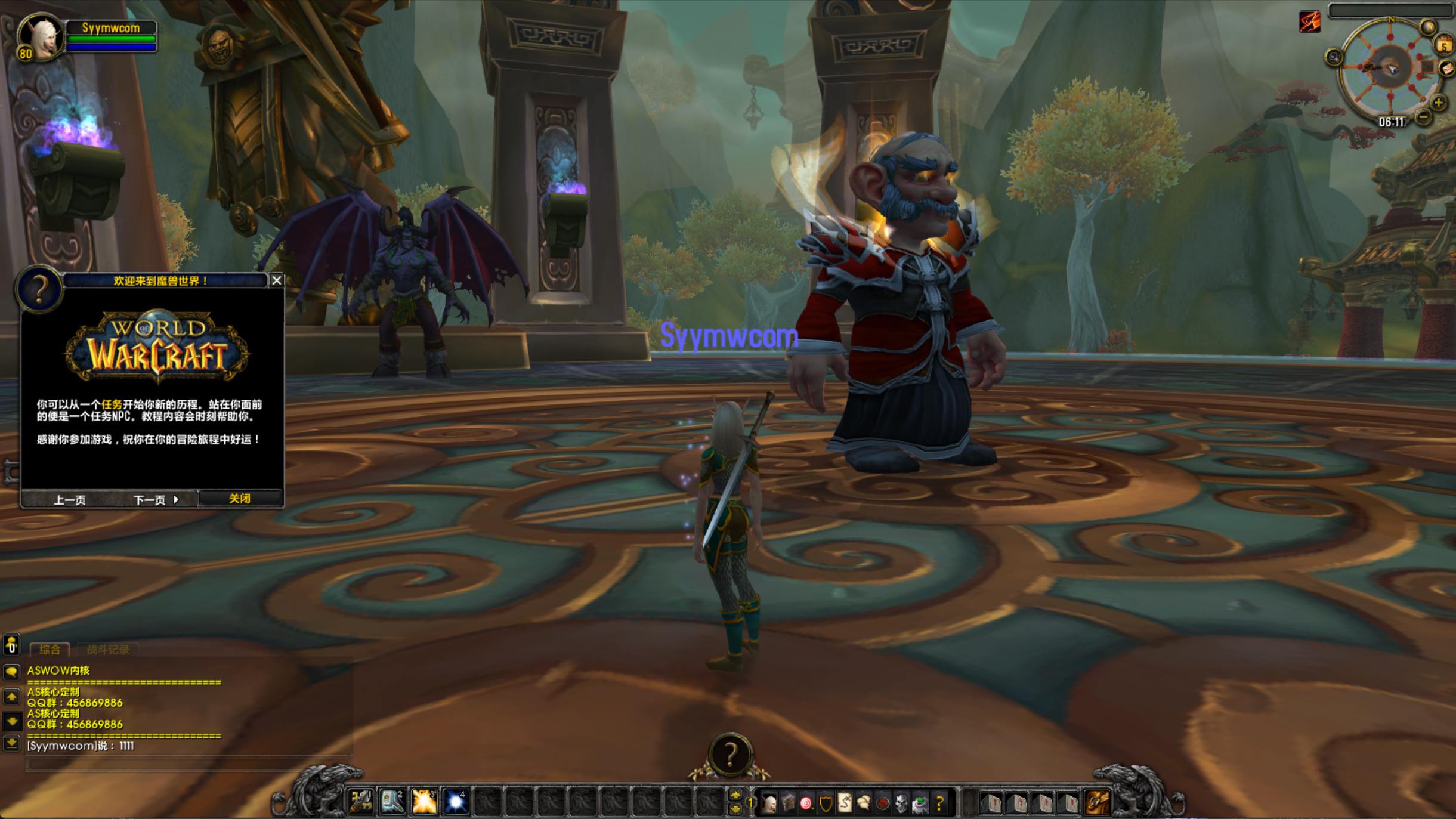Viewport: 1456px width, 819px height.
Task: Zoom out the minimap with minus button
Action: [x=1423, y=117]
